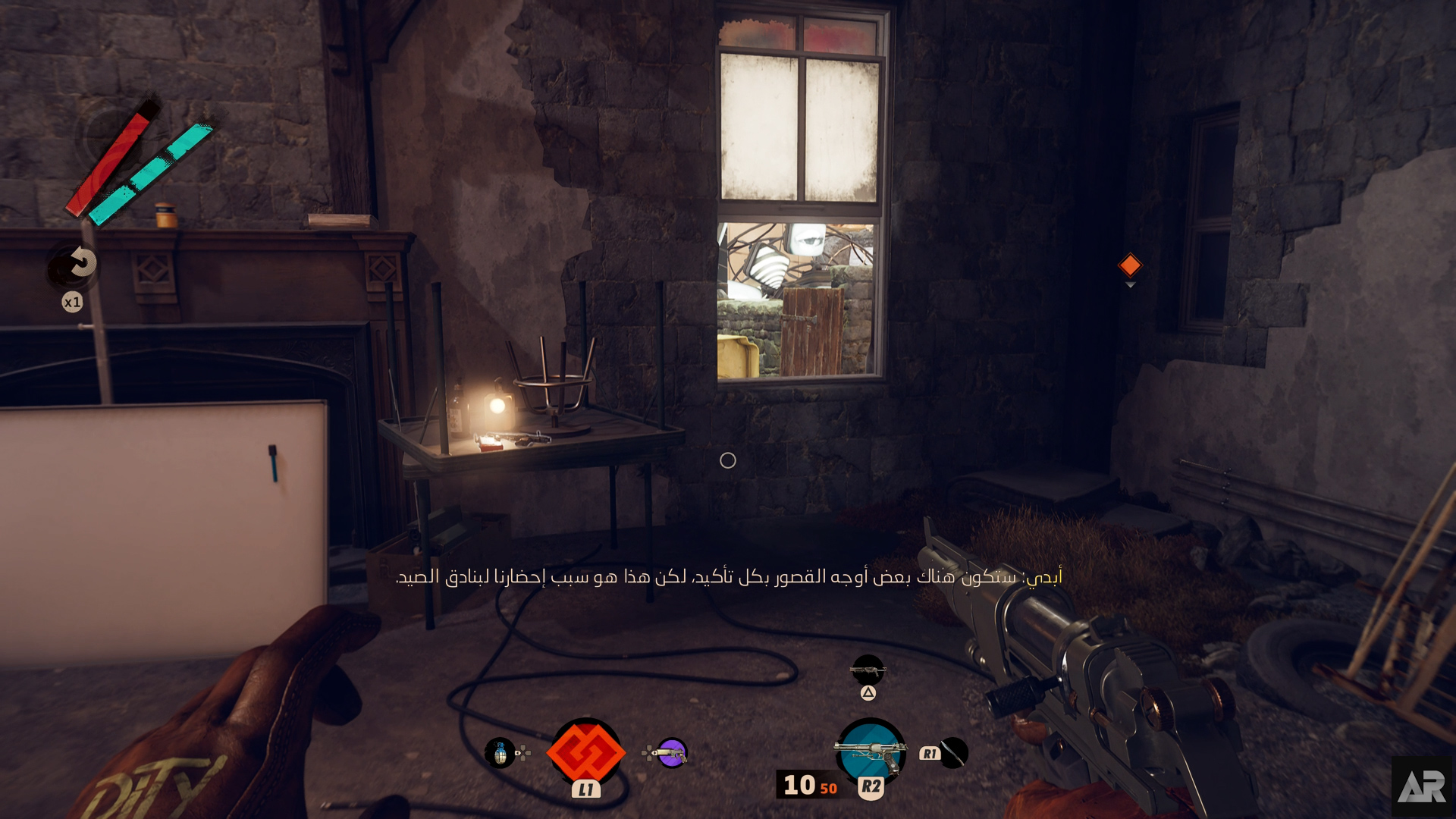Click the machete melee icon
This screenshot has height=819, width=1456.
[953, 753]
